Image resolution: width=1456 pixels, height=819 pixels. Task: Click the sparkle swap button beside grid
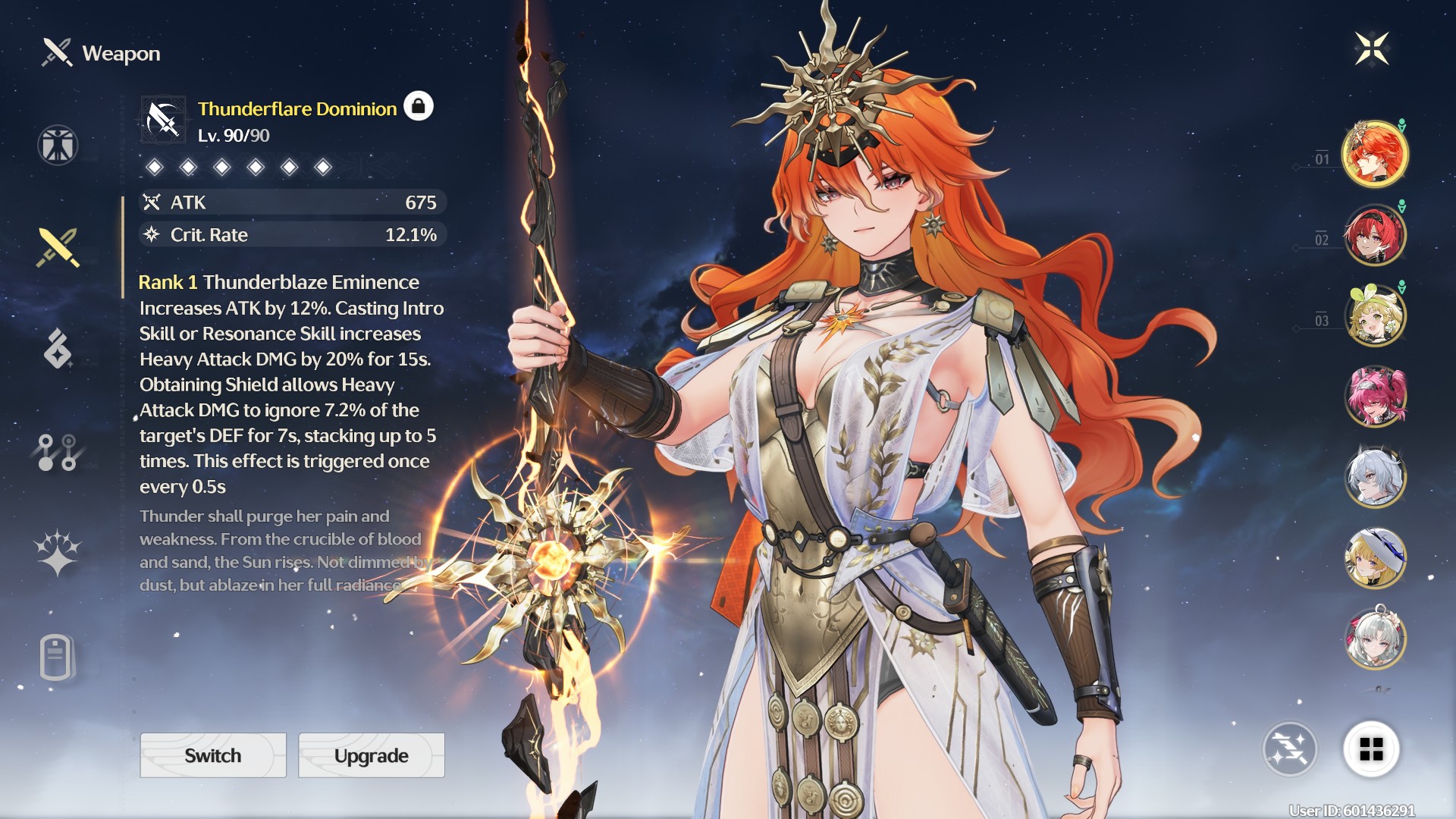(x=1290, y=749)
